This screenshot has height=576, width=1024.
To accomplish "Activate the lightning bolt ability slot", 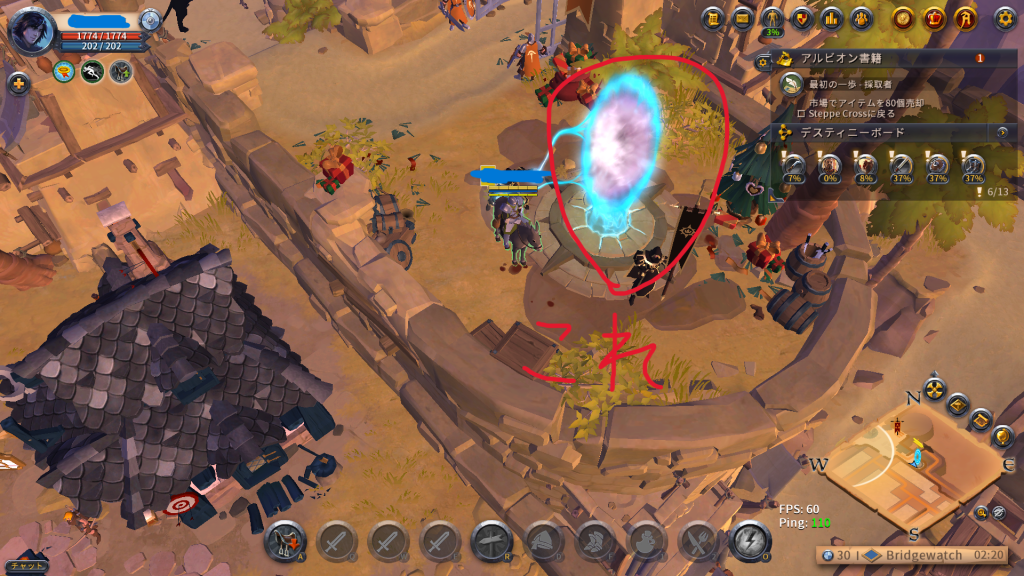I will [750, 541].
